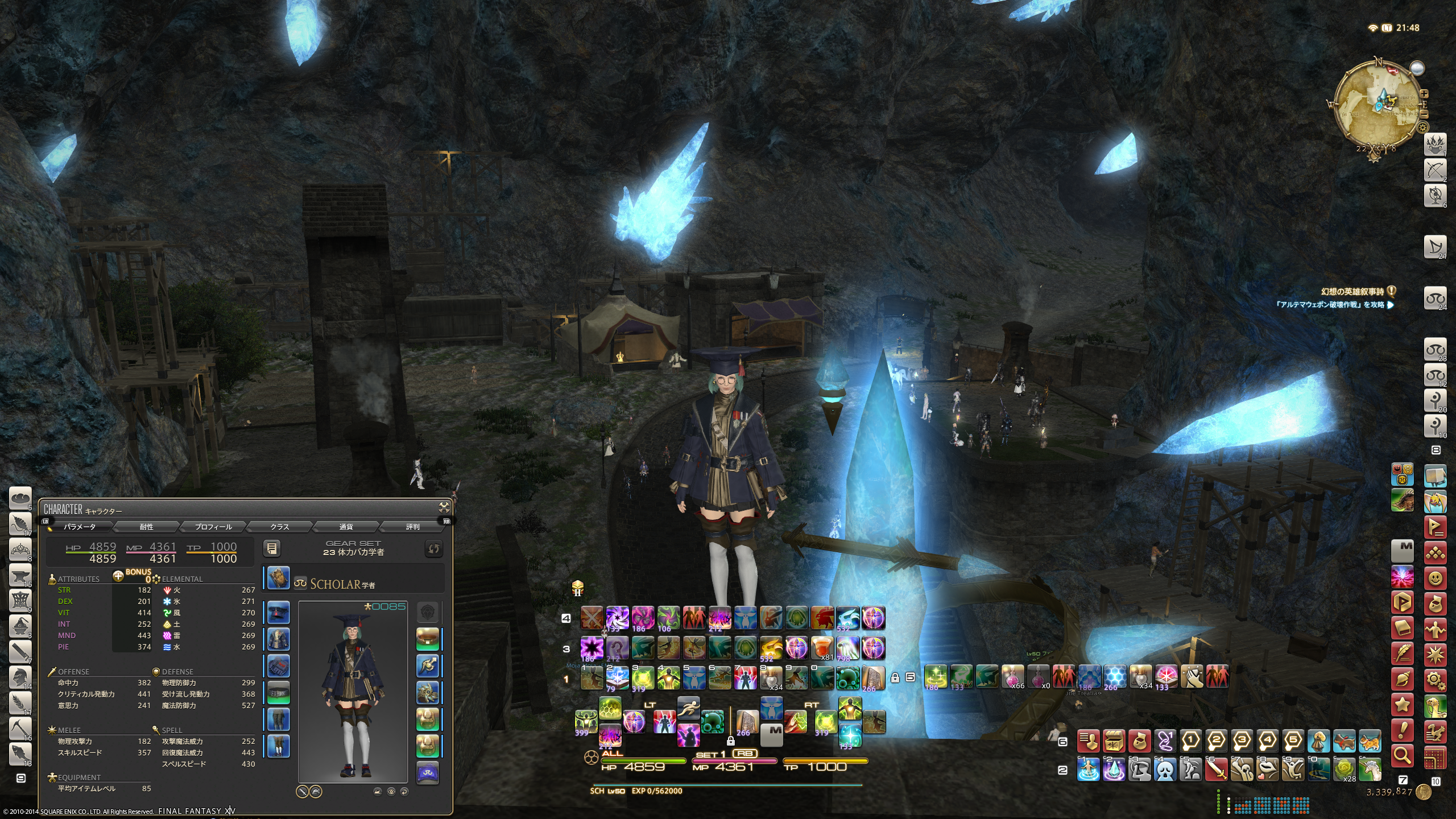Select the クラス tab
This screenshot has width=1456, height=819.
279,527
